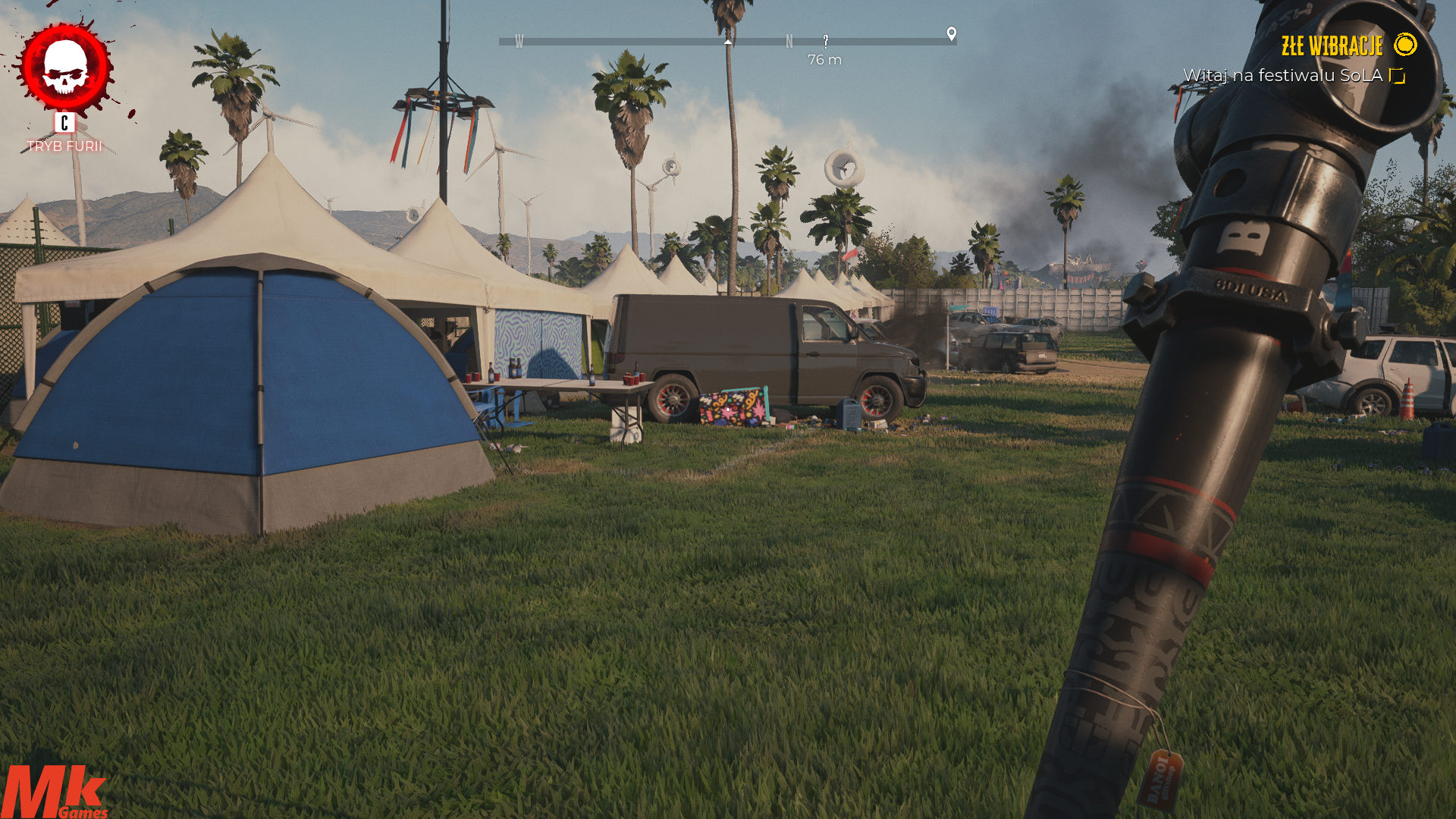The image size is (1456, 819).
Task: Click the location pin on the compass
Action: pyautogui.click(x=952, y=34)
